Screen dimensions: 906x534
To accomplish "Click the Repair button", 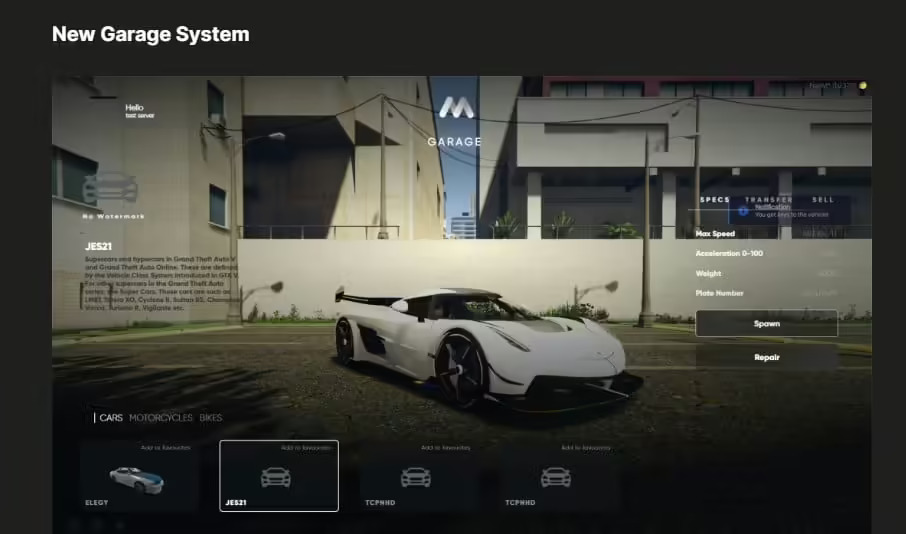I will (x=766, y=357).
